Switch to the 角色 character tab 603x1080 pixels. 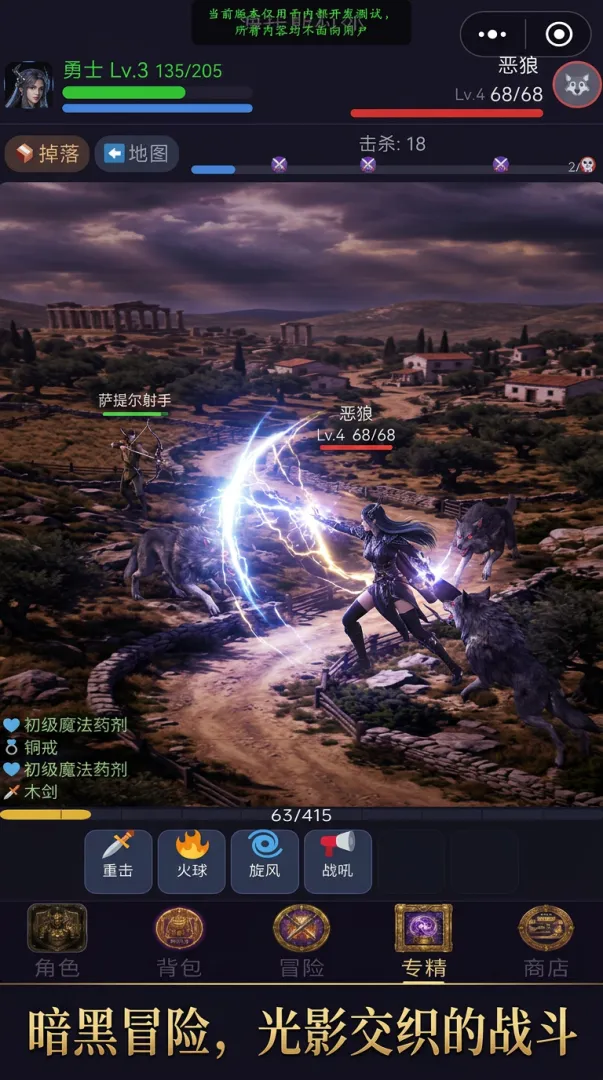point(57,941)
